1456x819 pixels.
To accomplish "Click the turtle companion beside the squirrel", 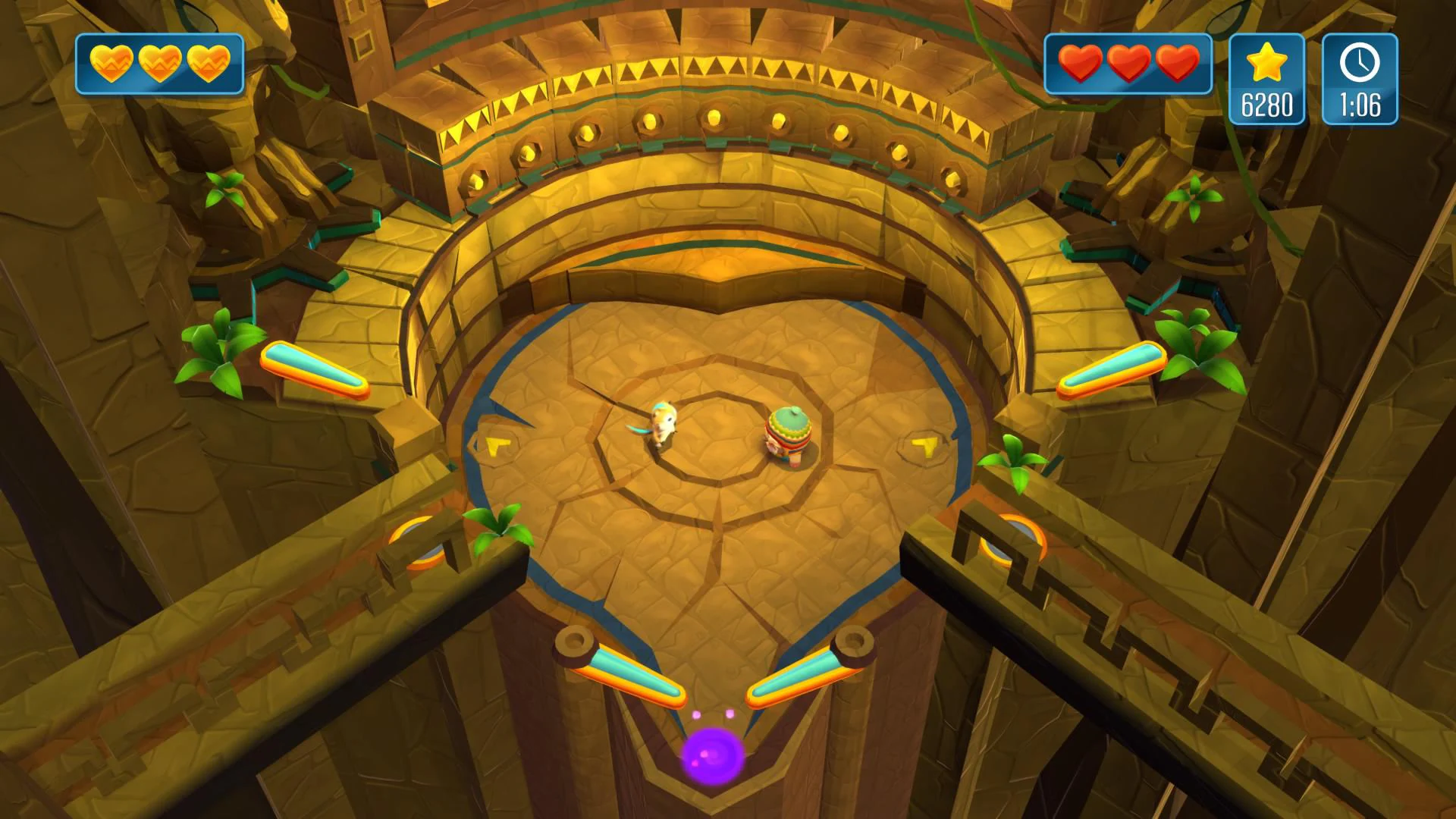I will [789, 436].
